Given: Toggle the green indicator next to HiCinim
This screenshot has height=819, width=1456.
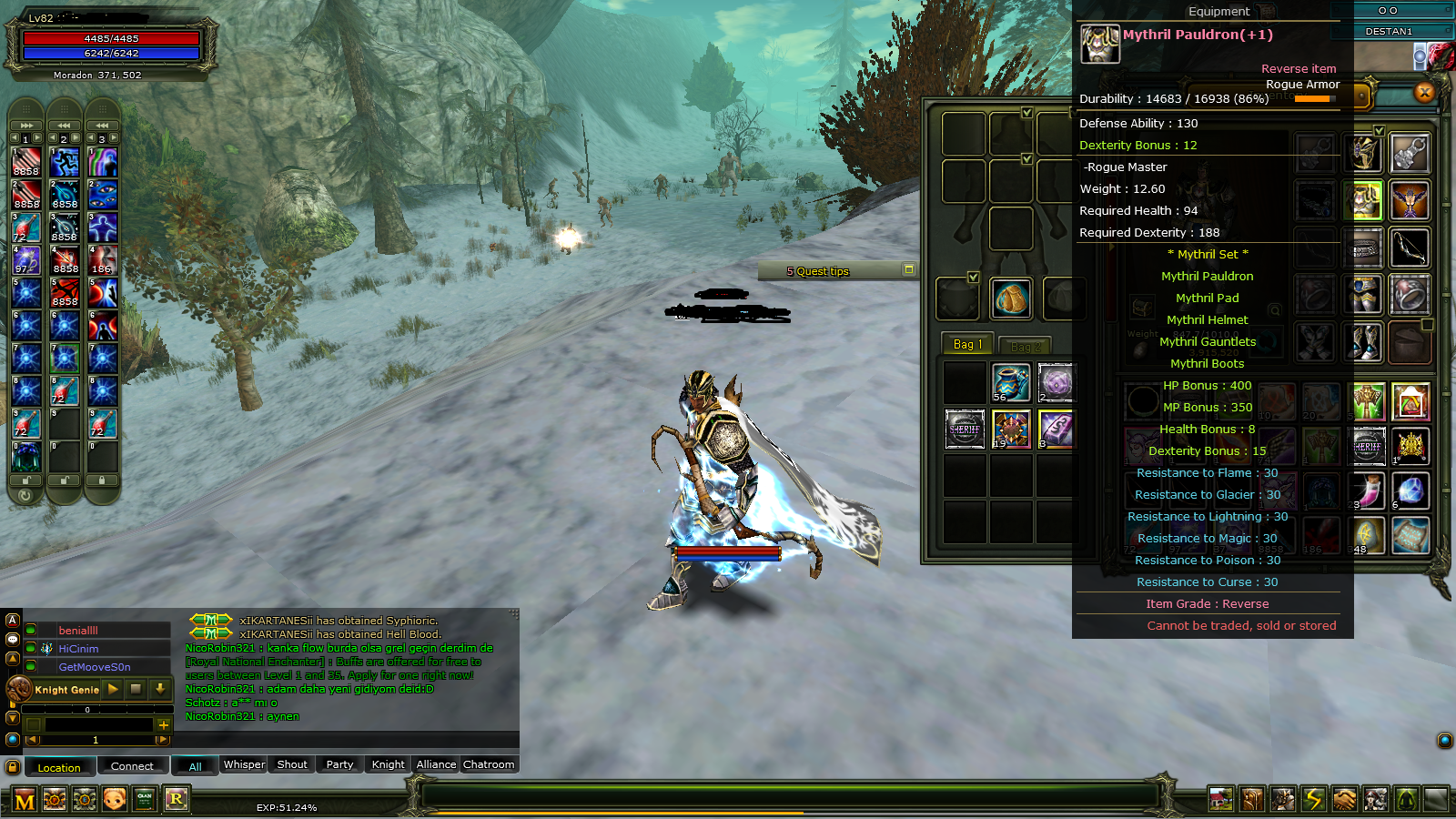Looking at the screenshot, I should coord(30,648).
